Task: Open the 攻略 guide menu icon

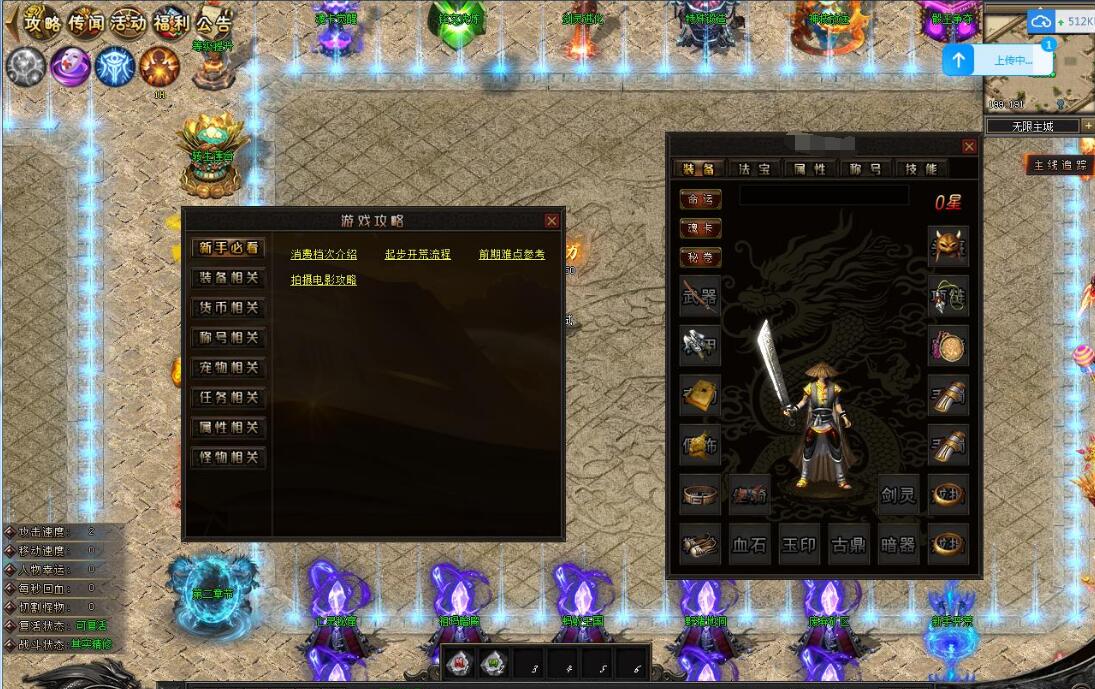Action: (x=43, y=22)
